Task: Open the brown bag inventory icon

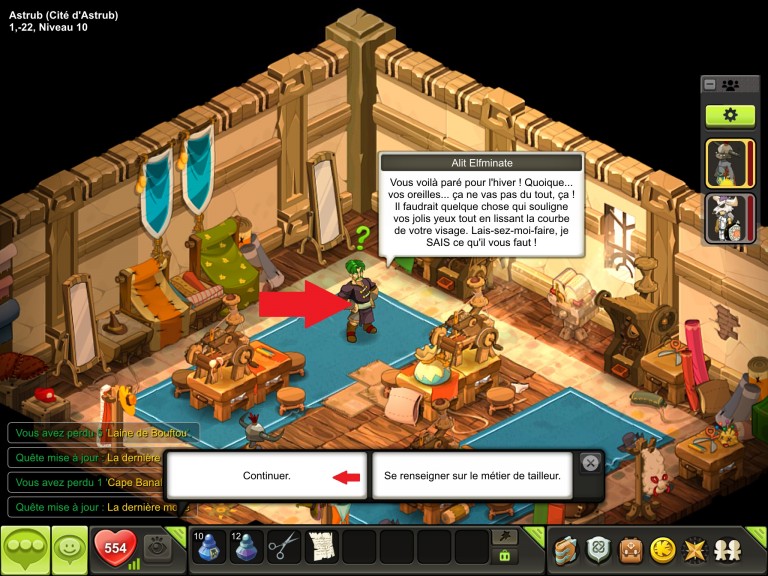Action: pyautogui.click(x=630, y=548)
